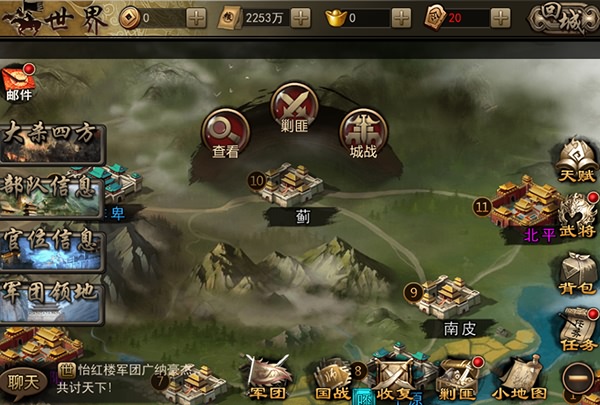
Task: Open the 邮件 mail icon
Action: click(x=18, y=82)
